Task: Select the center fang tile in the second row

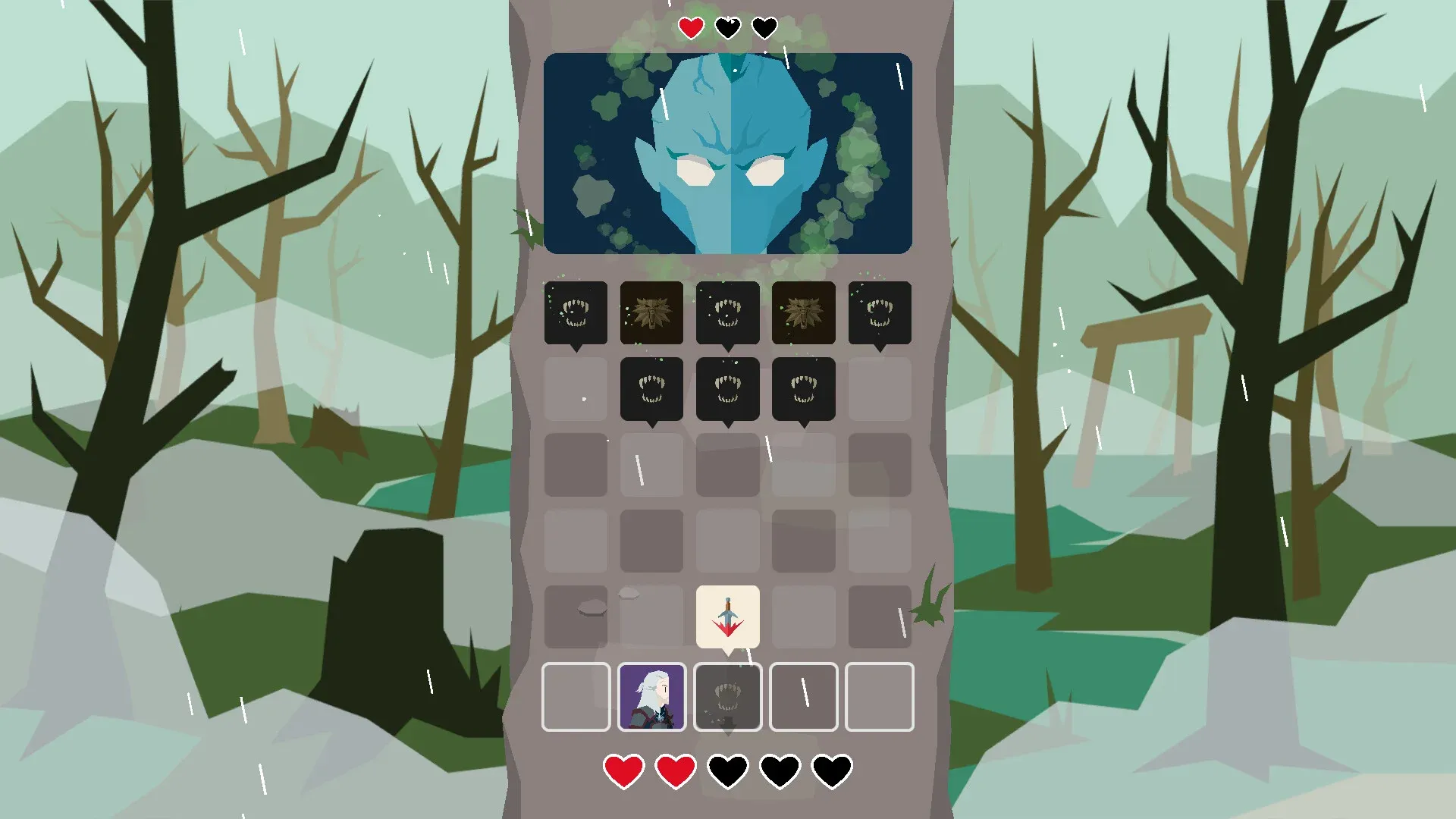Action: 727,388
